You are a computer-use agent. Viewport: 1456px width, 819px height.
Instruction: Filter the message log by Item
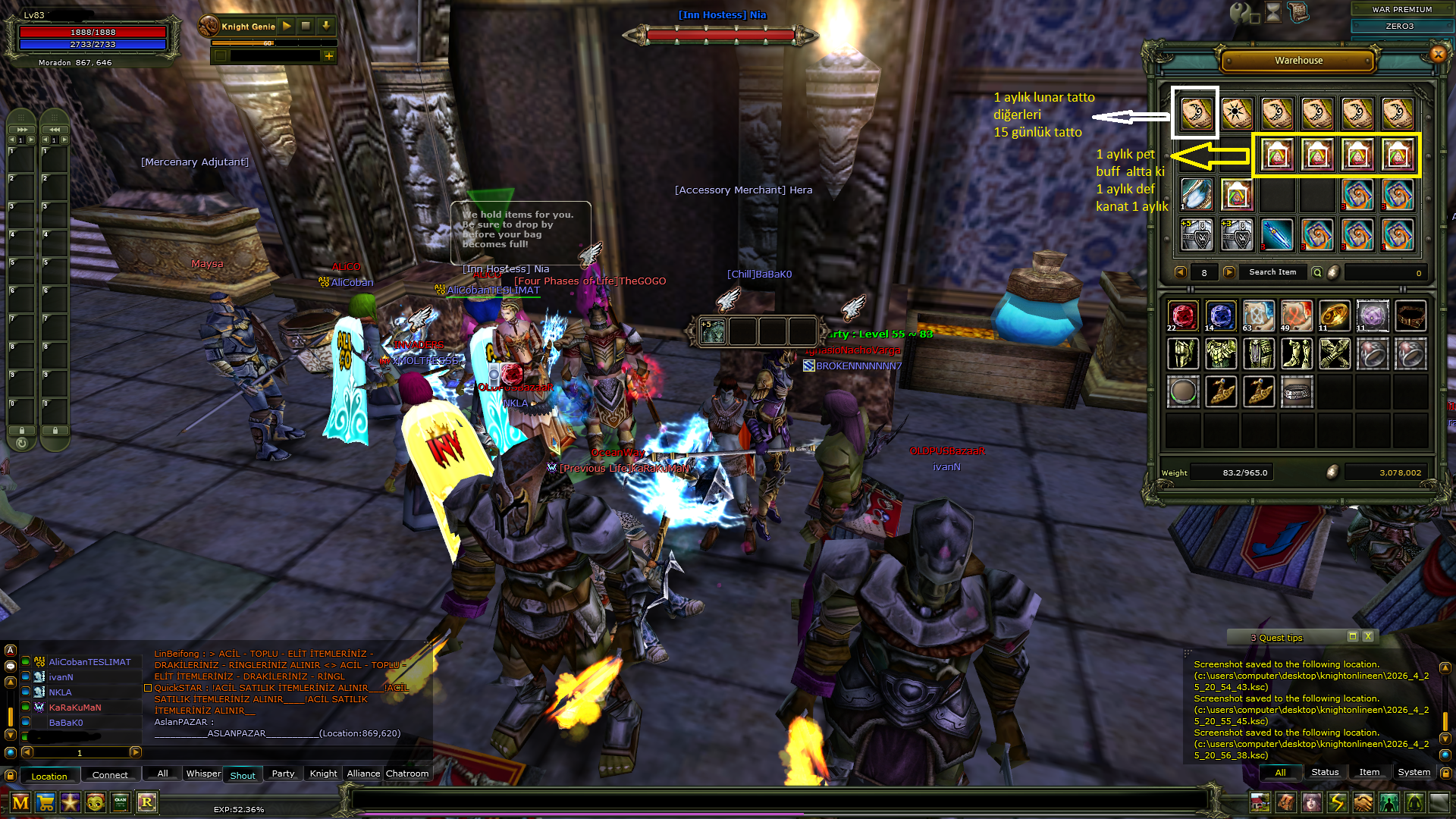click(x=1369, y=772)
